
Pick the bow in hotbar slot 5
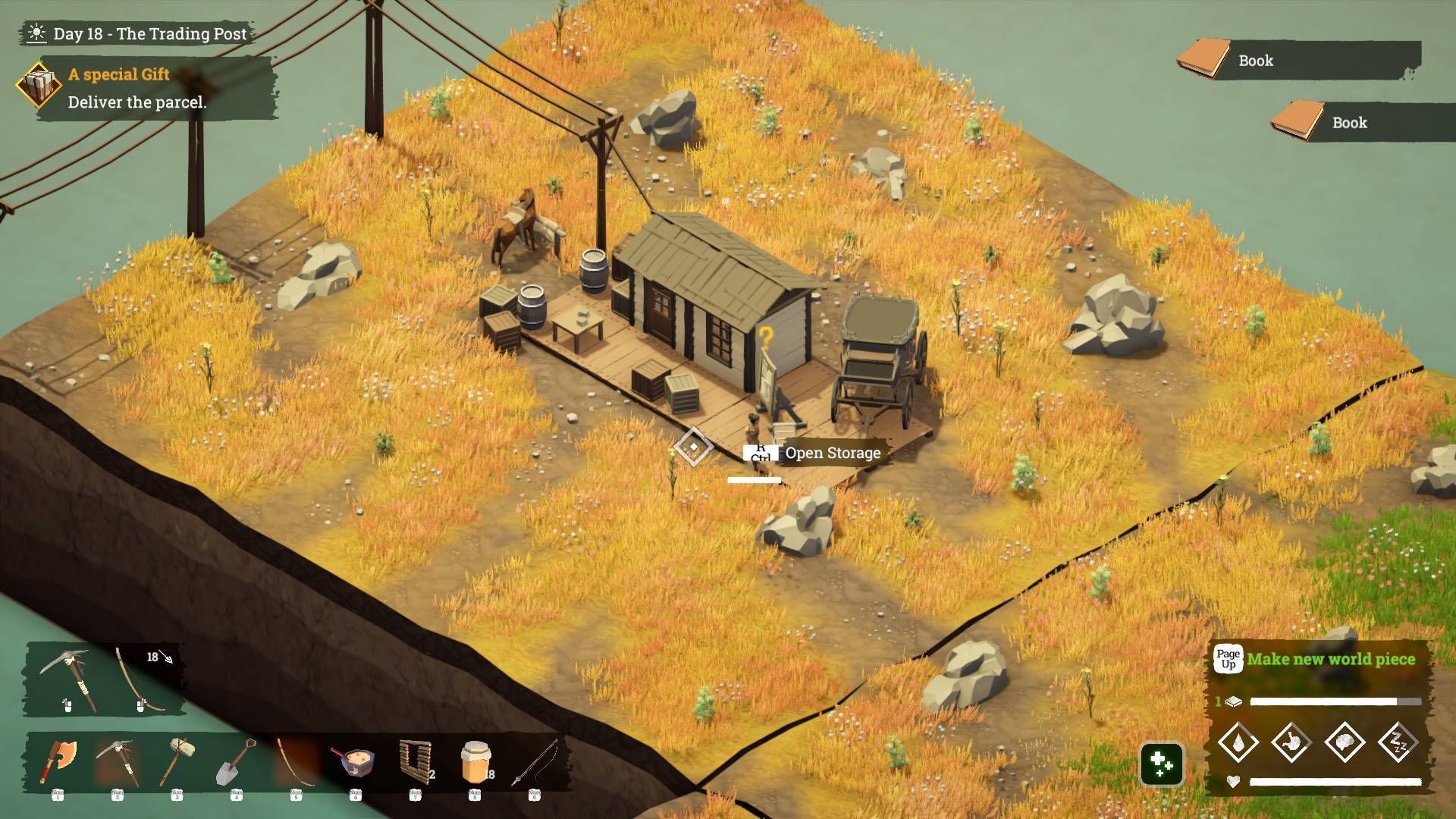(x=296, y=761)
